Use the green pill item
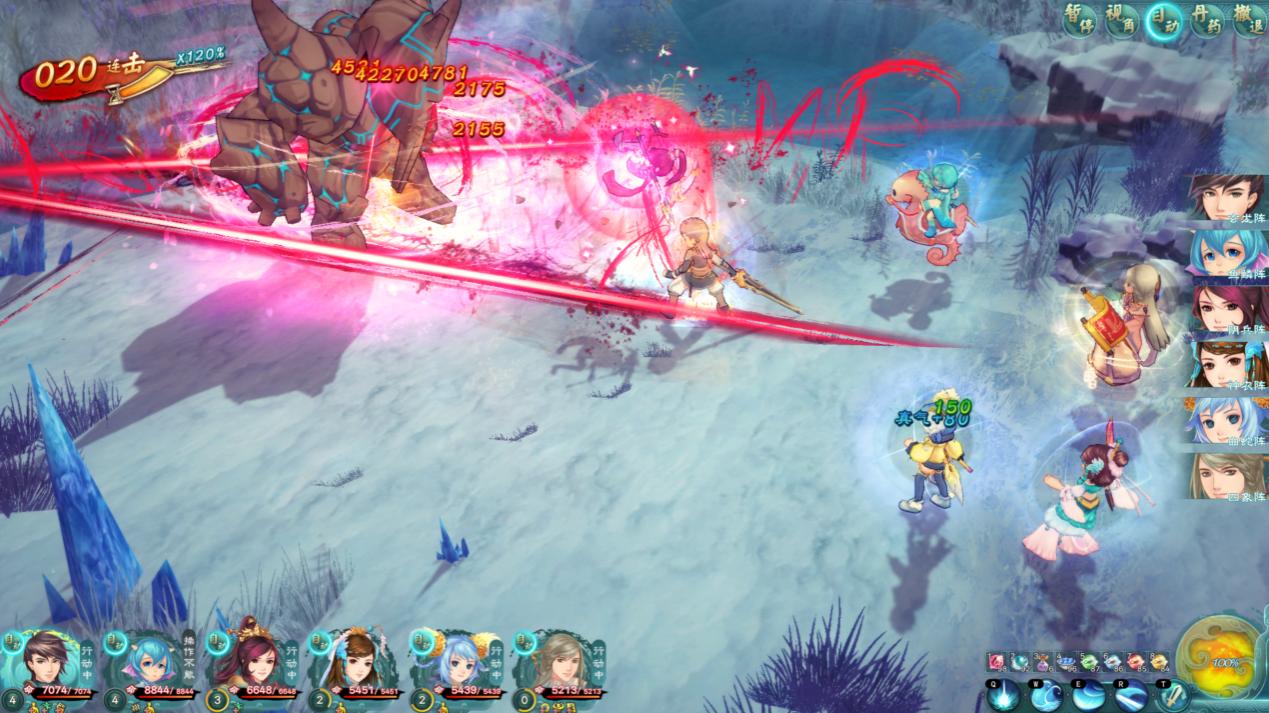This screenshot has width=1269, height=713. [x=1087, y=661]
